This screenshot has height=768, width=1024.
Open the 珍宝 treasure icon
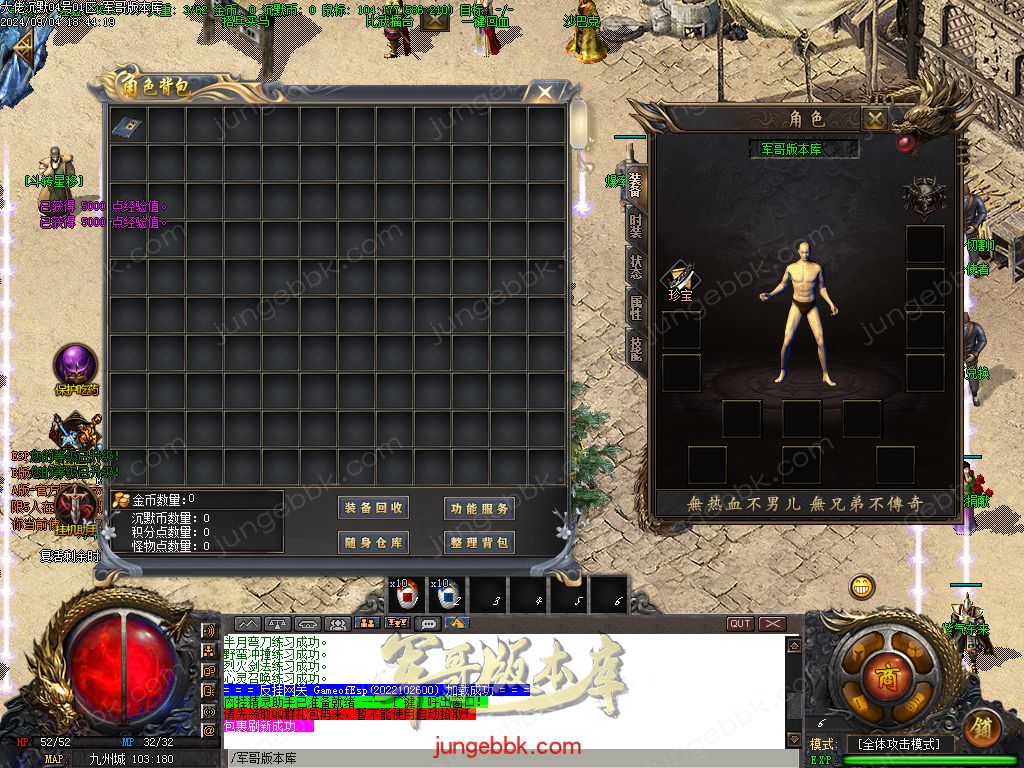point(681,279)
